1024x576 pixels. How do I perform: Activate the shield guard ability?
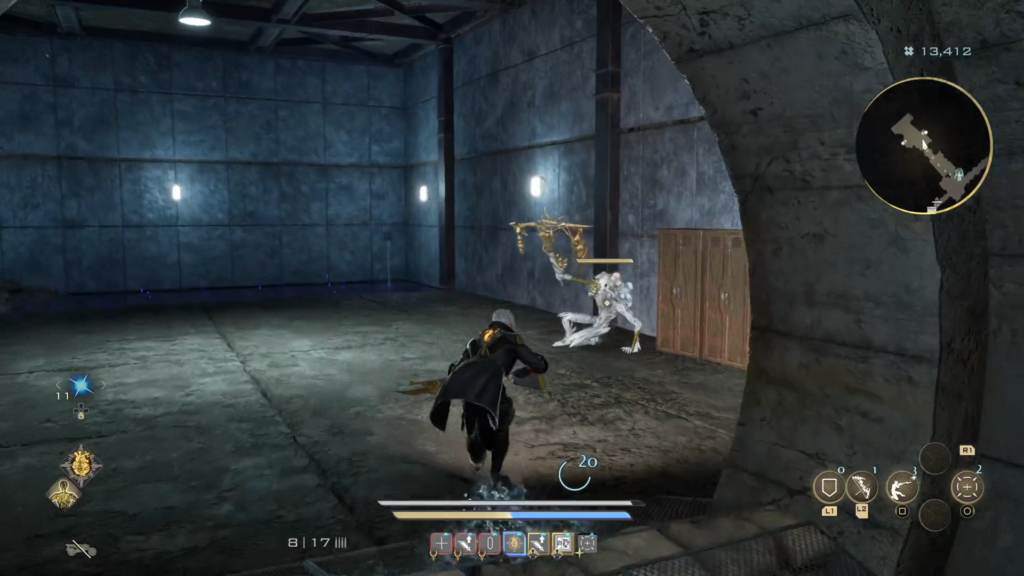coord(829,487)
